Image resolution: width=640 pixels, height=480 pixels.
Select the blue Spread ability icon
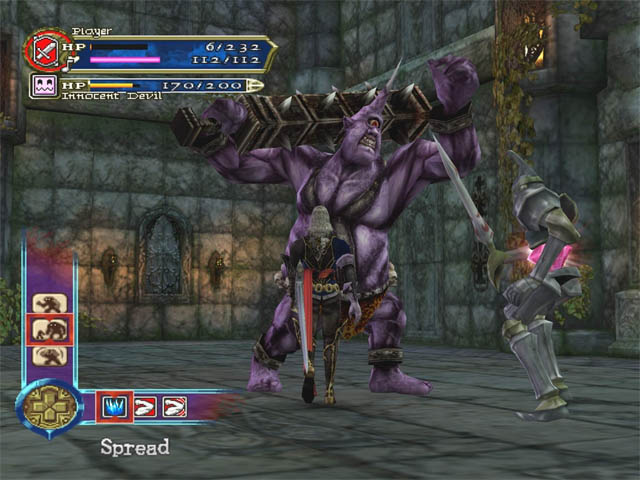click(113, 407)
